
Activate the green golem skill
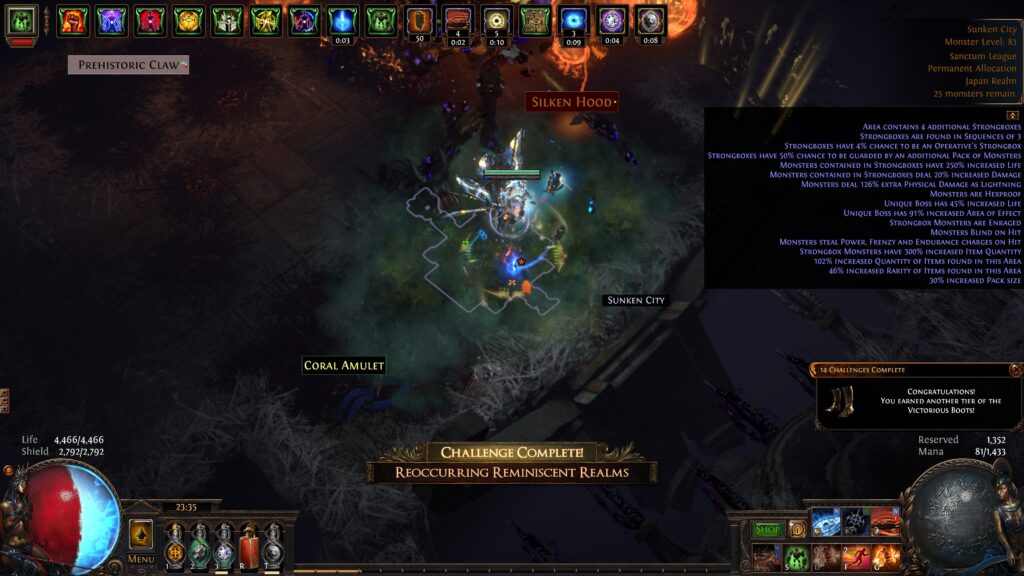[x=796, y=557]
